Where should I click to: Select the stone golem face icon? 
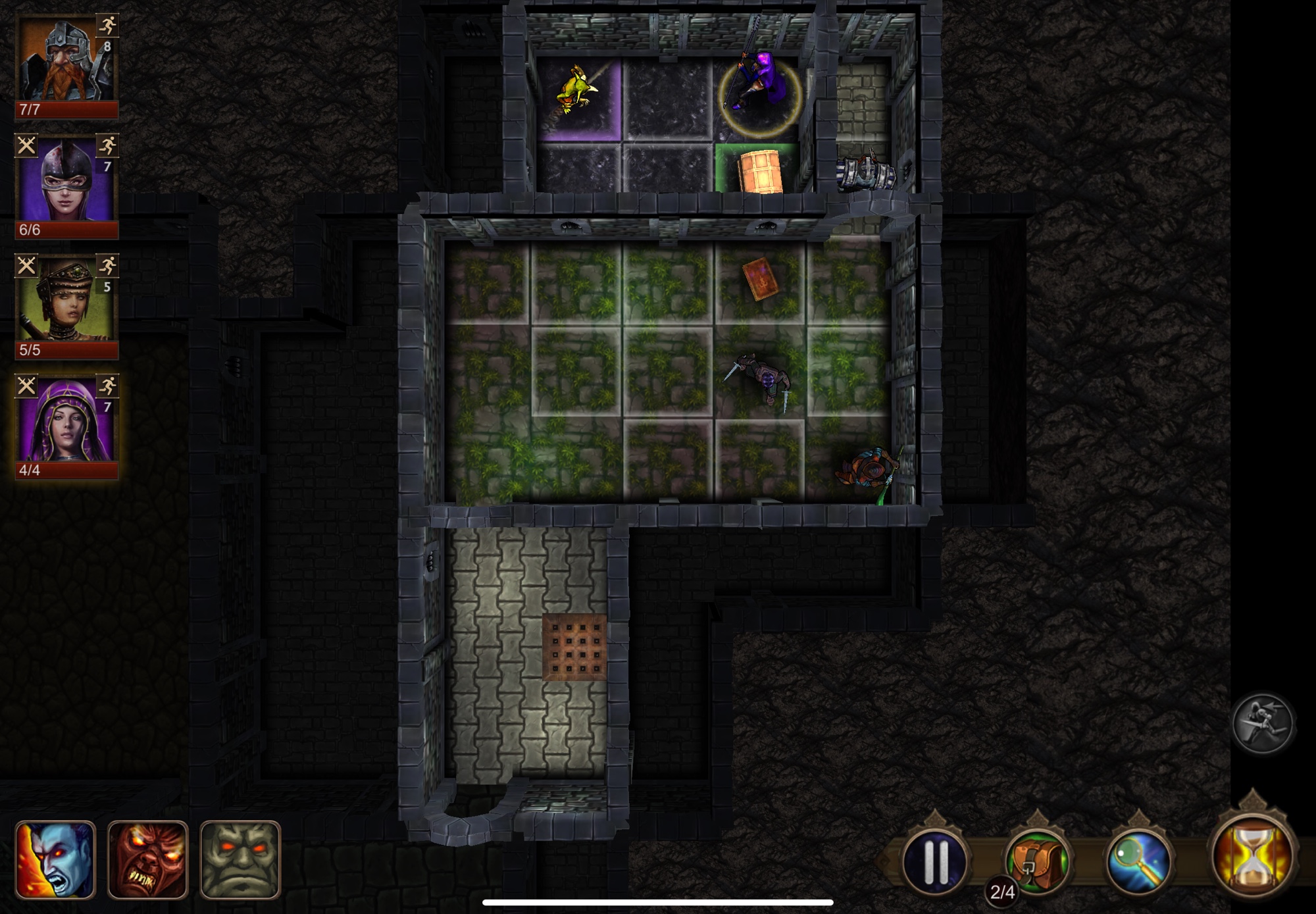point(240,859)
